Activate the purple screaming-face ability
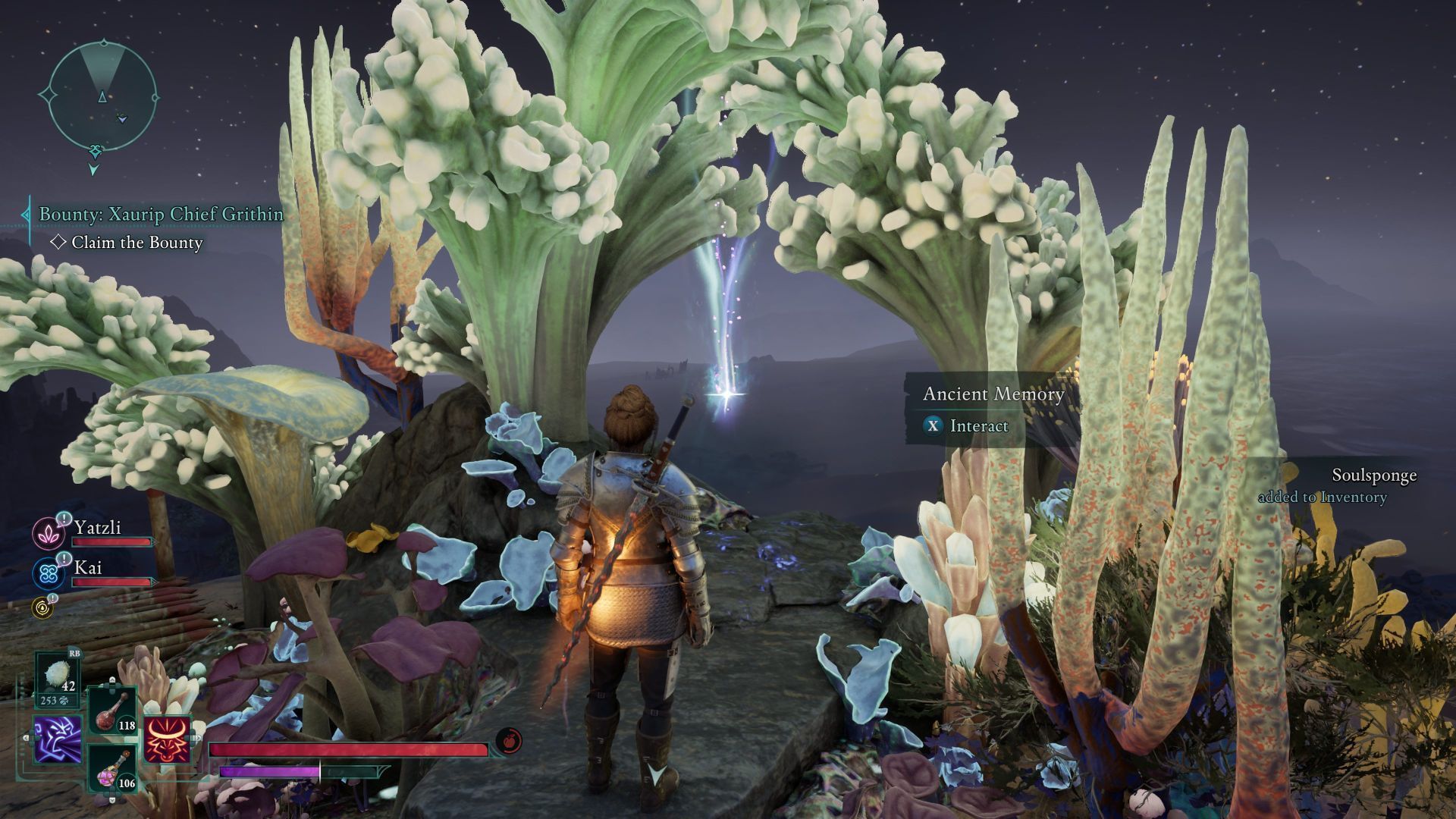The image size is (1456, 819). point(58,739)
